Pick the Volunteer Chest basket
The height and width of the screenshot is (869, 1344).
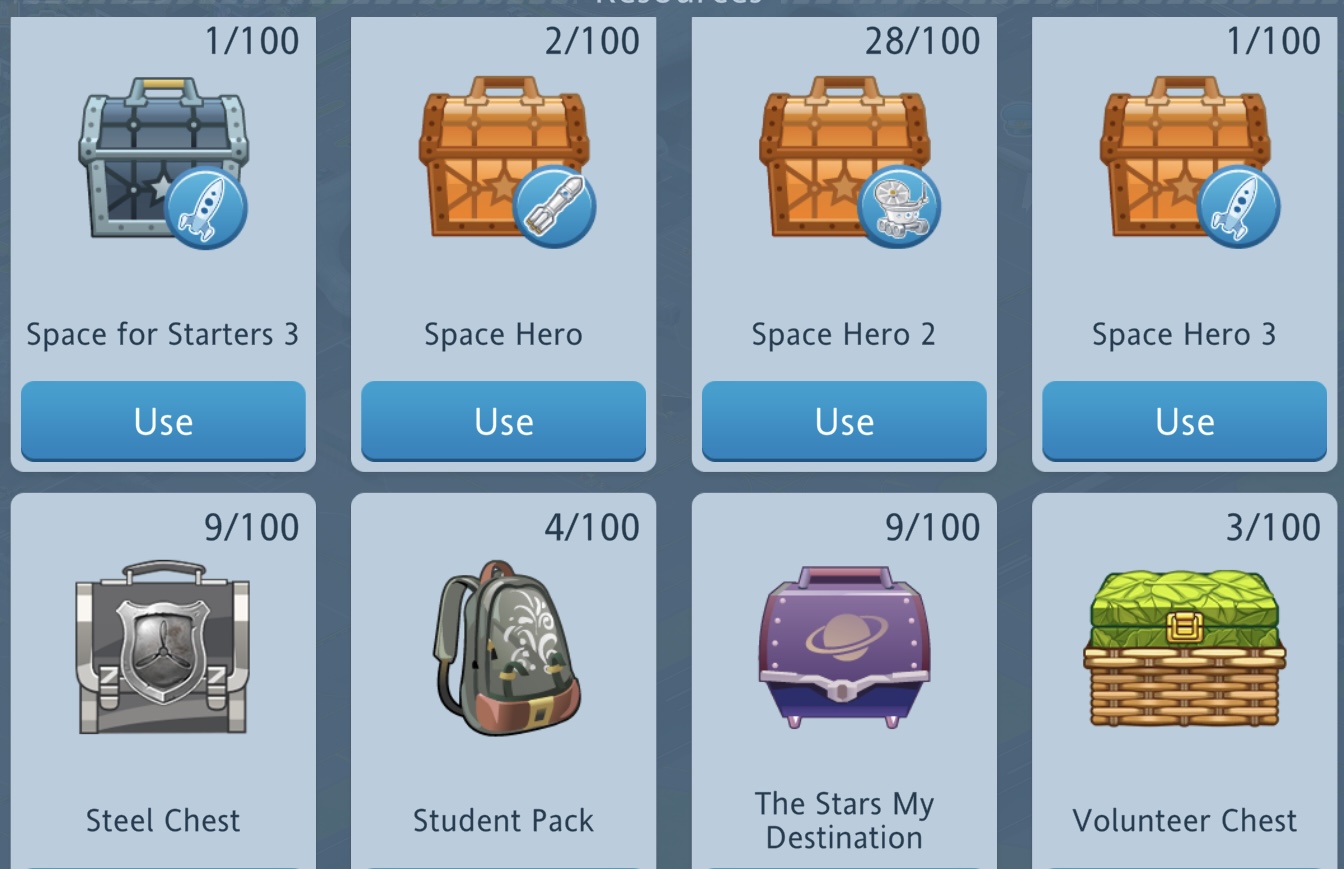pos(1184,647)
